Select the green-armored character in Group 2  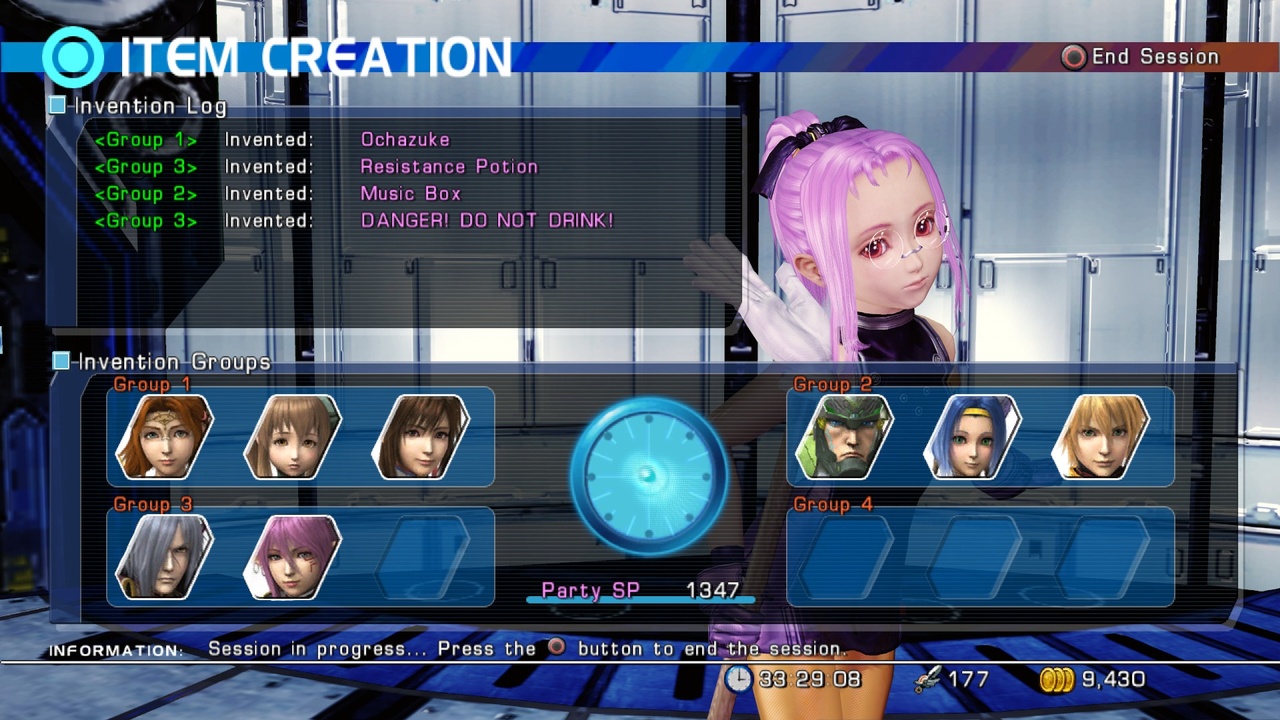point(845,437)
